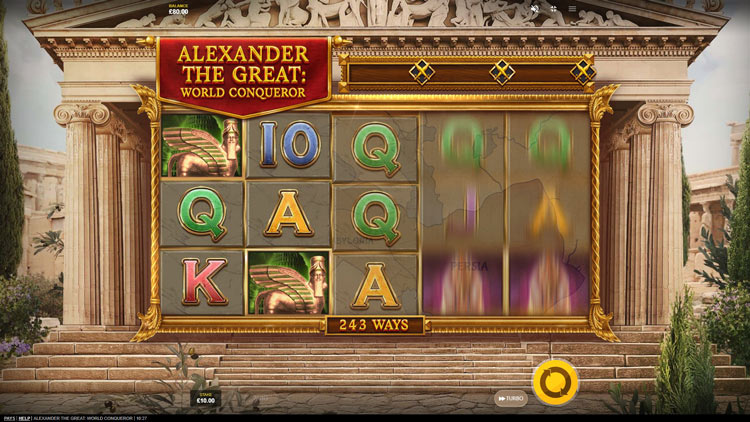The height and width of the screenshot is (422, 750).
Task: Toggle fullscreen with the arrows icon
Action: pyautogui.click(x=554, y=9)
